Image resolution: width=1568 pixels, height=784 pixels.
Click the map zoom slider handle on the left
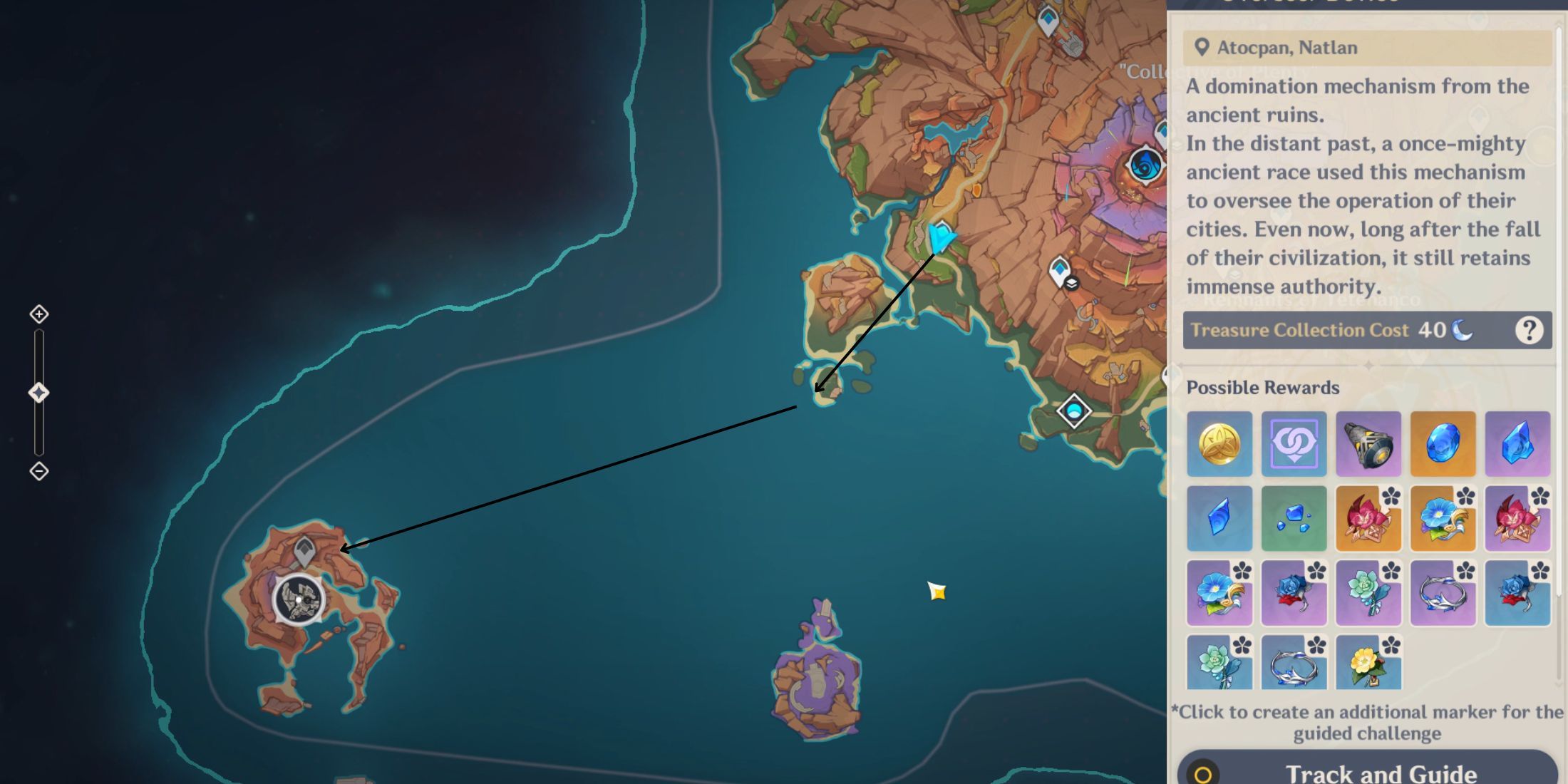pos(39,391)
